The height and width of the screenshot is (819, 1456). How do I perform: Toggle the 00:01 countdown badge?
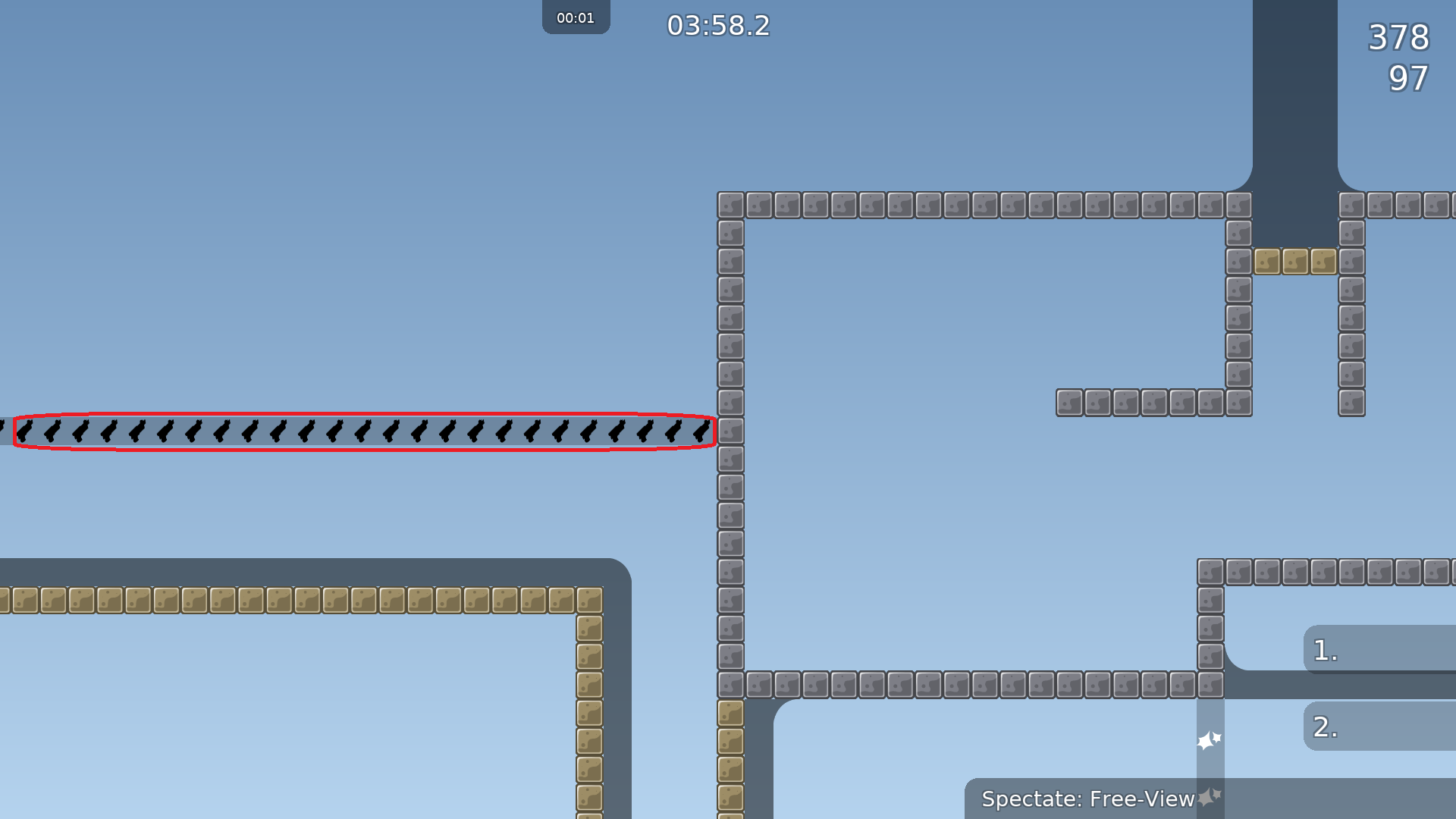click(576, 17)
